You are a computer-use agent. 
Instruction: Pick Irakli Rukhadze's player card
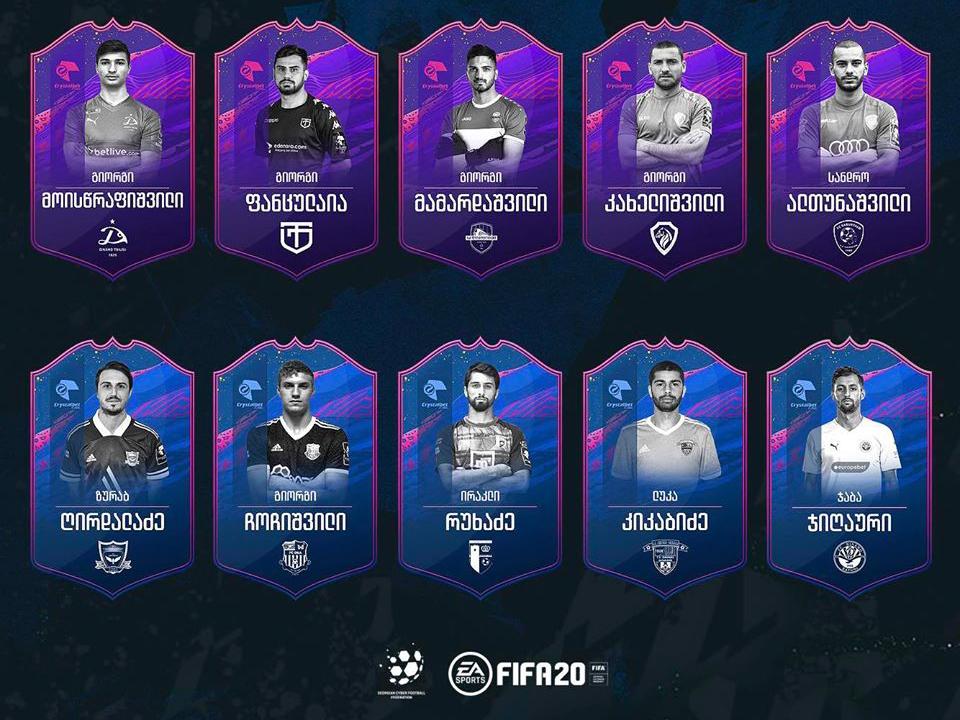pyautogui.click(x=480, y=468)
